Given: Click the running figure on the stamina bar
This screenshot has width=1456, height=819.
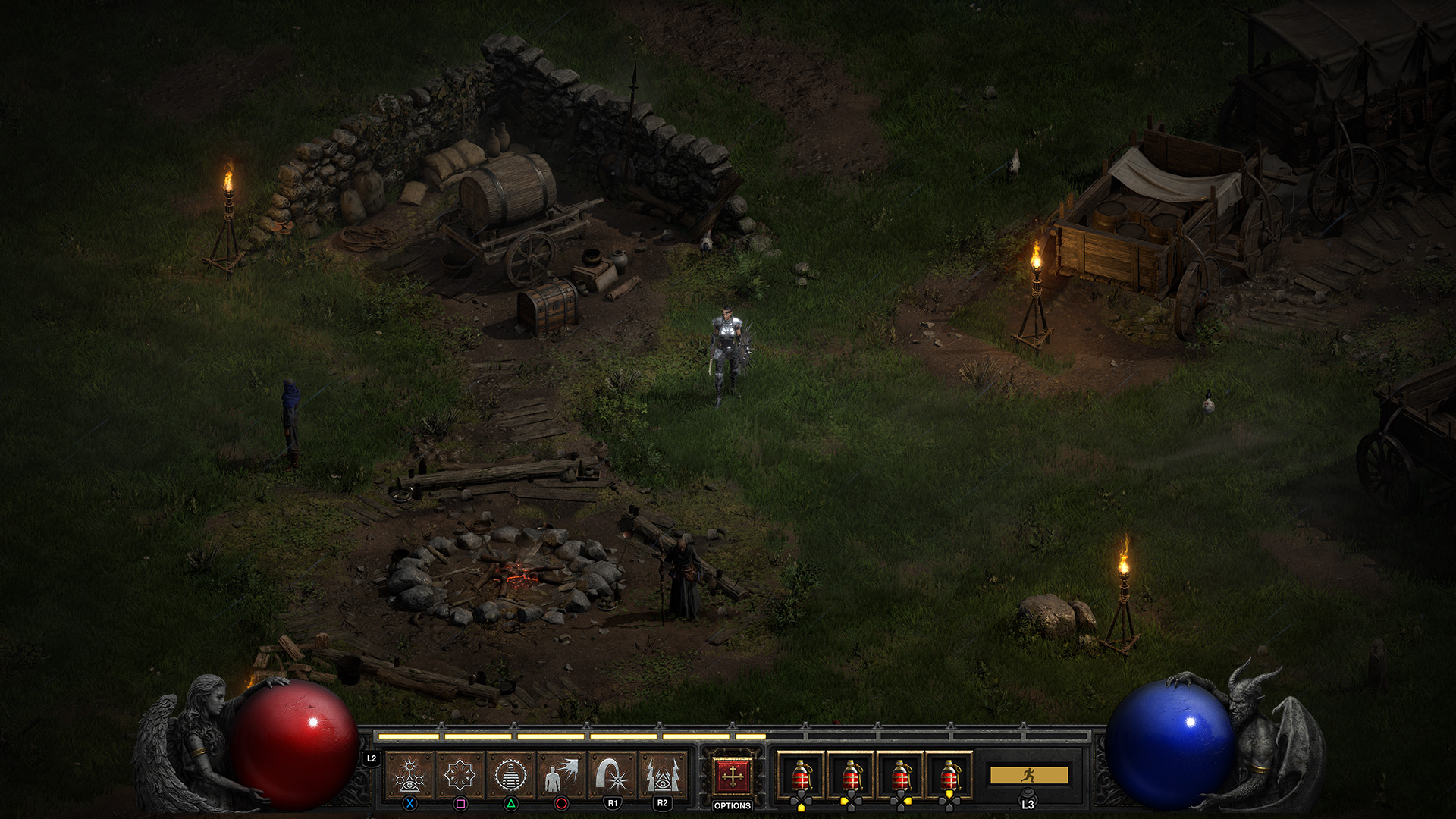Looking at the screenshot, I should coord(1029,777).
